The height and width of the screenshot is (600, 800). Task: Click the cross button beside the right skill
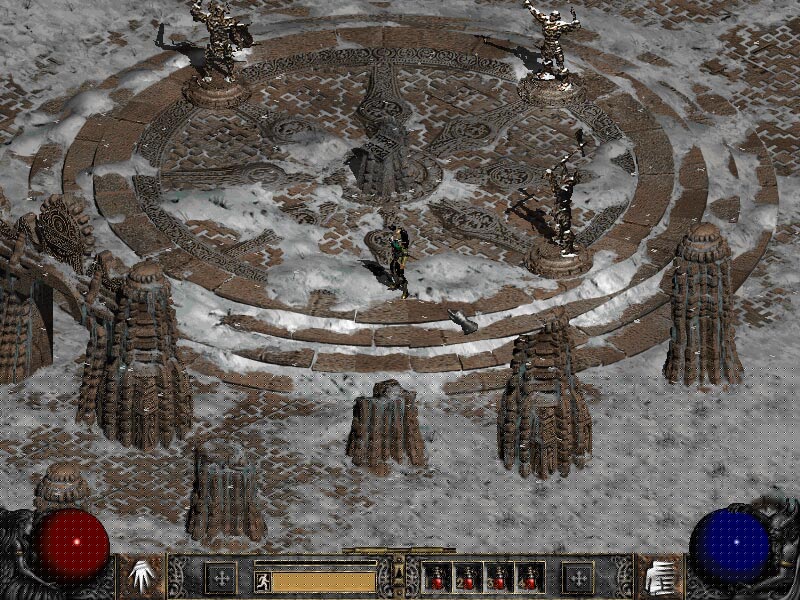pyautogui.click(x=577, y=577)
